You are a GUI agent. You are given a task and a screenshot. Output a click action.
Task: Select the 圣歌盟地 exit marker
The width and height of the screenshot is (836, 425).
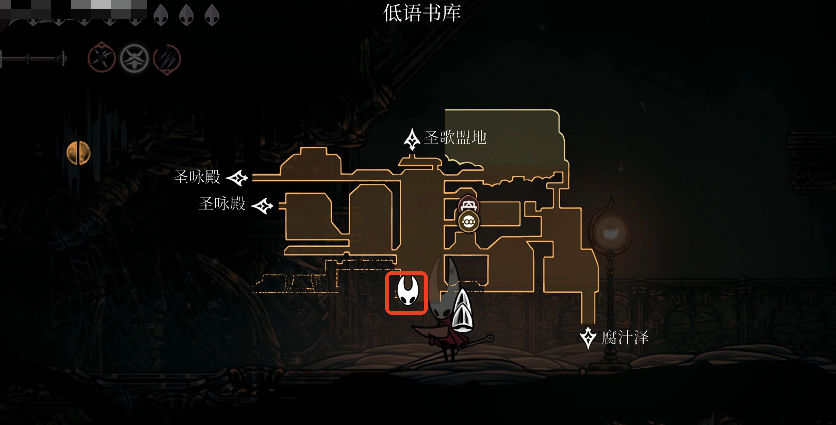(411, 138)
